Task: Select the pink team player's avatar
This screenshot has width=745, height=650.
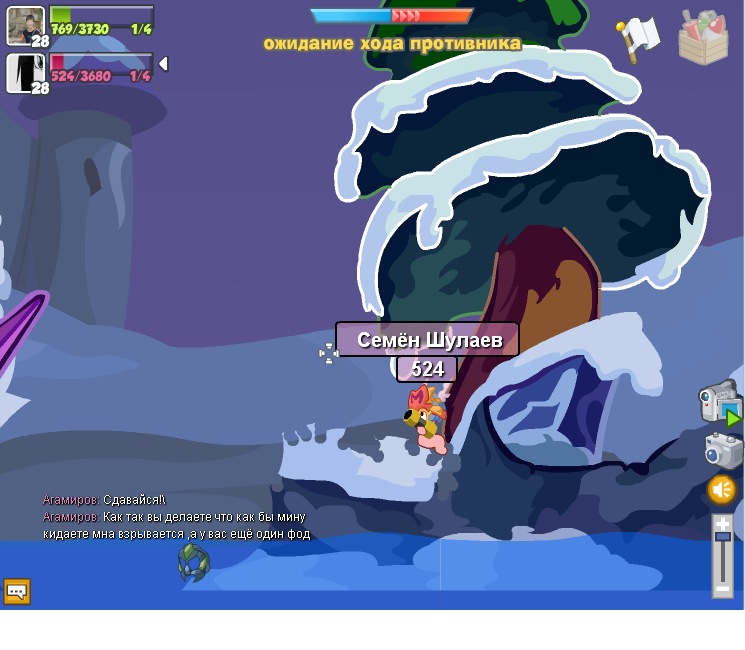Action: pyautogui.click(x=24, y=72)
